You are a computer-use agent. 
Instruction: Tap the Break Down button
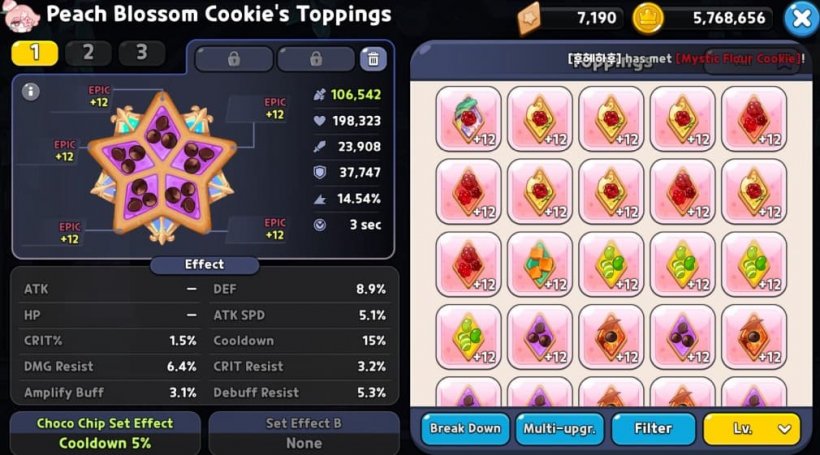[465, 428]
